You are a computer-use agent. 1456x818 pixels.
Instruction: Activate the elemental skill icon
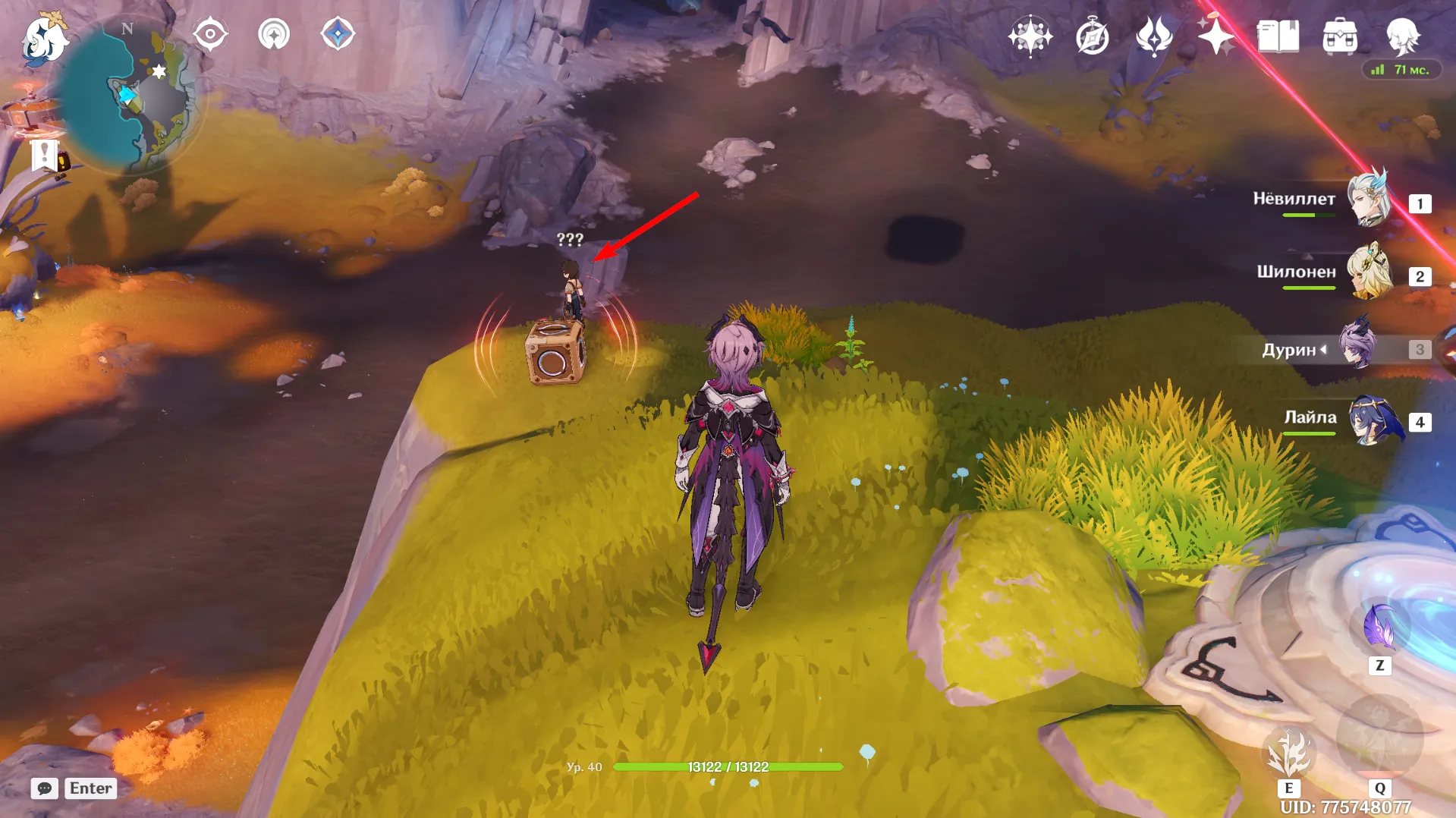tap(1288, 753)
